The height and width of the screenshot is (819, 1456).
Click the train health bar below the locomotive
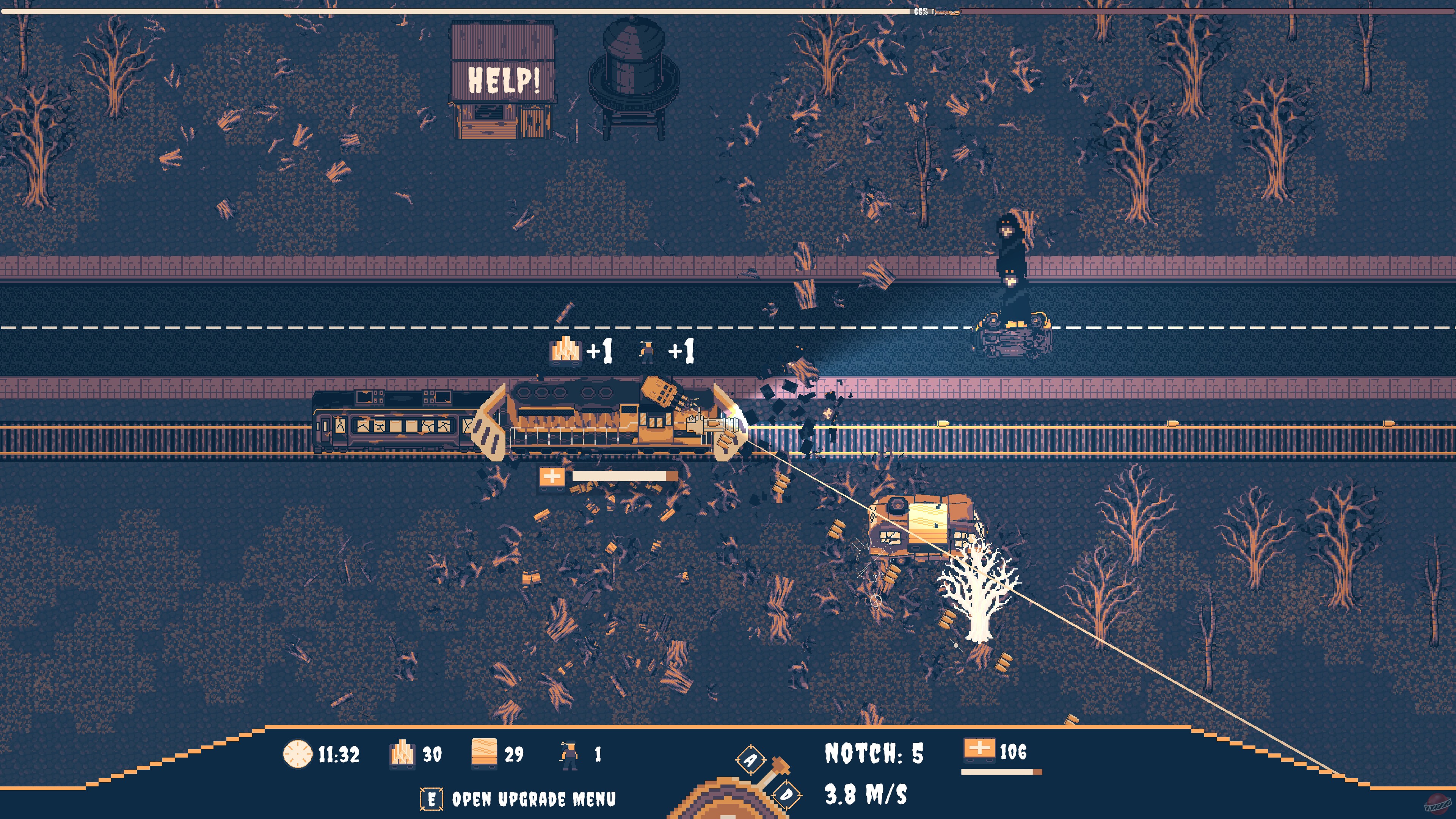pyautogui.click(x=622, y=477)
